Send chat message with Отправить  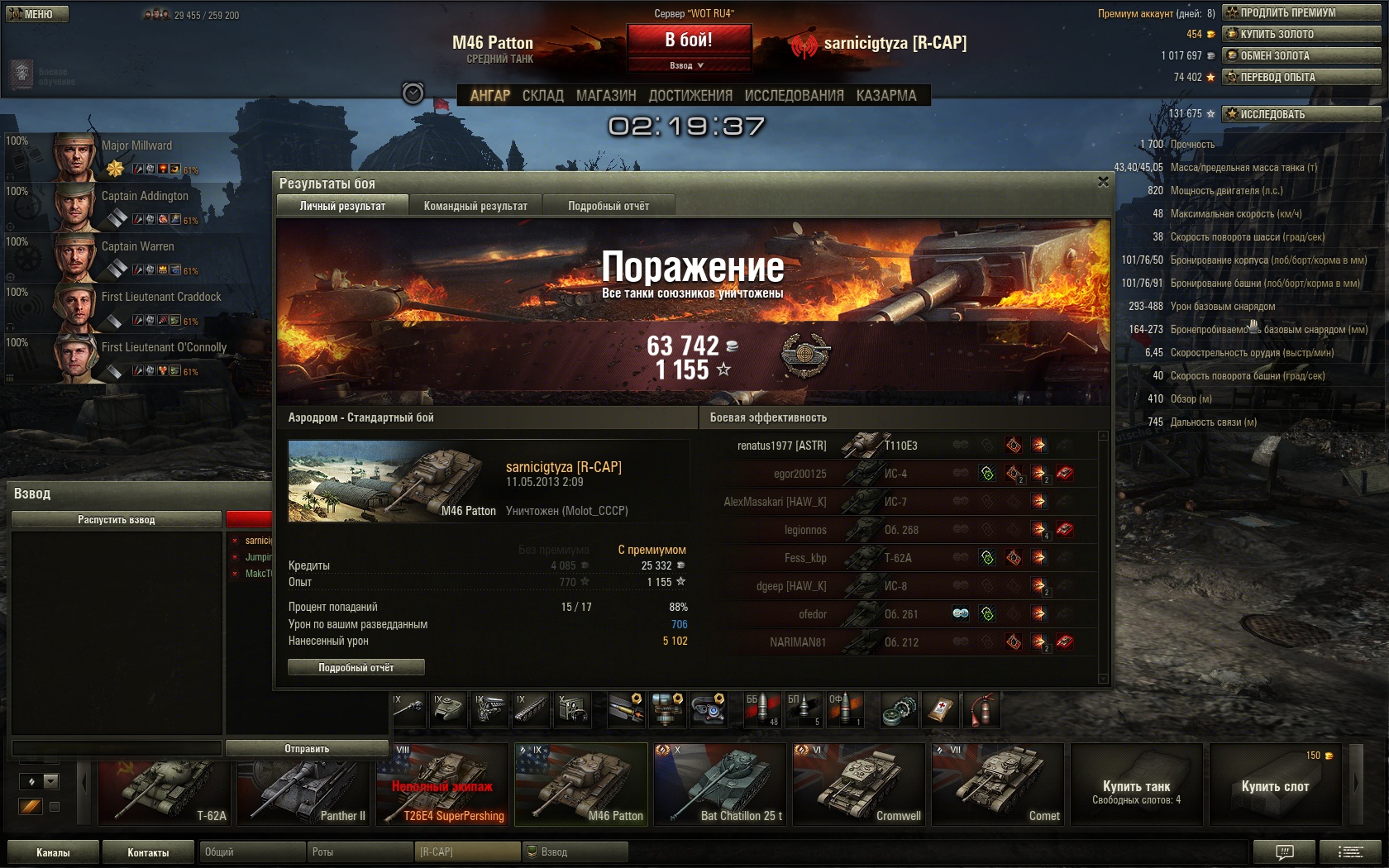tap(307, 748)
